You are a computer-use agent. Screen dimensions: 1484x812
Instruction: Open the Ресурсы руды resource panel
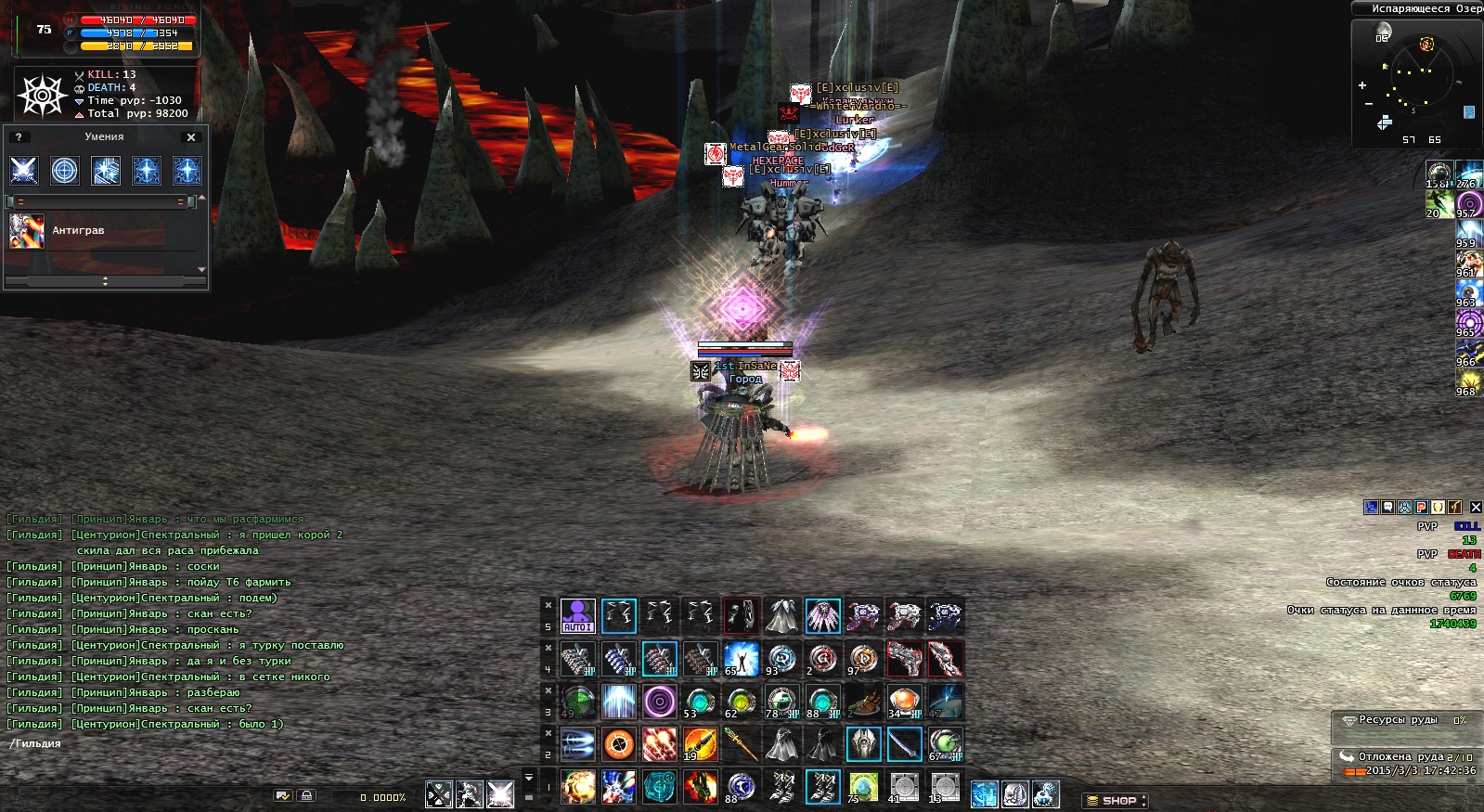[x=1398, y=720]
